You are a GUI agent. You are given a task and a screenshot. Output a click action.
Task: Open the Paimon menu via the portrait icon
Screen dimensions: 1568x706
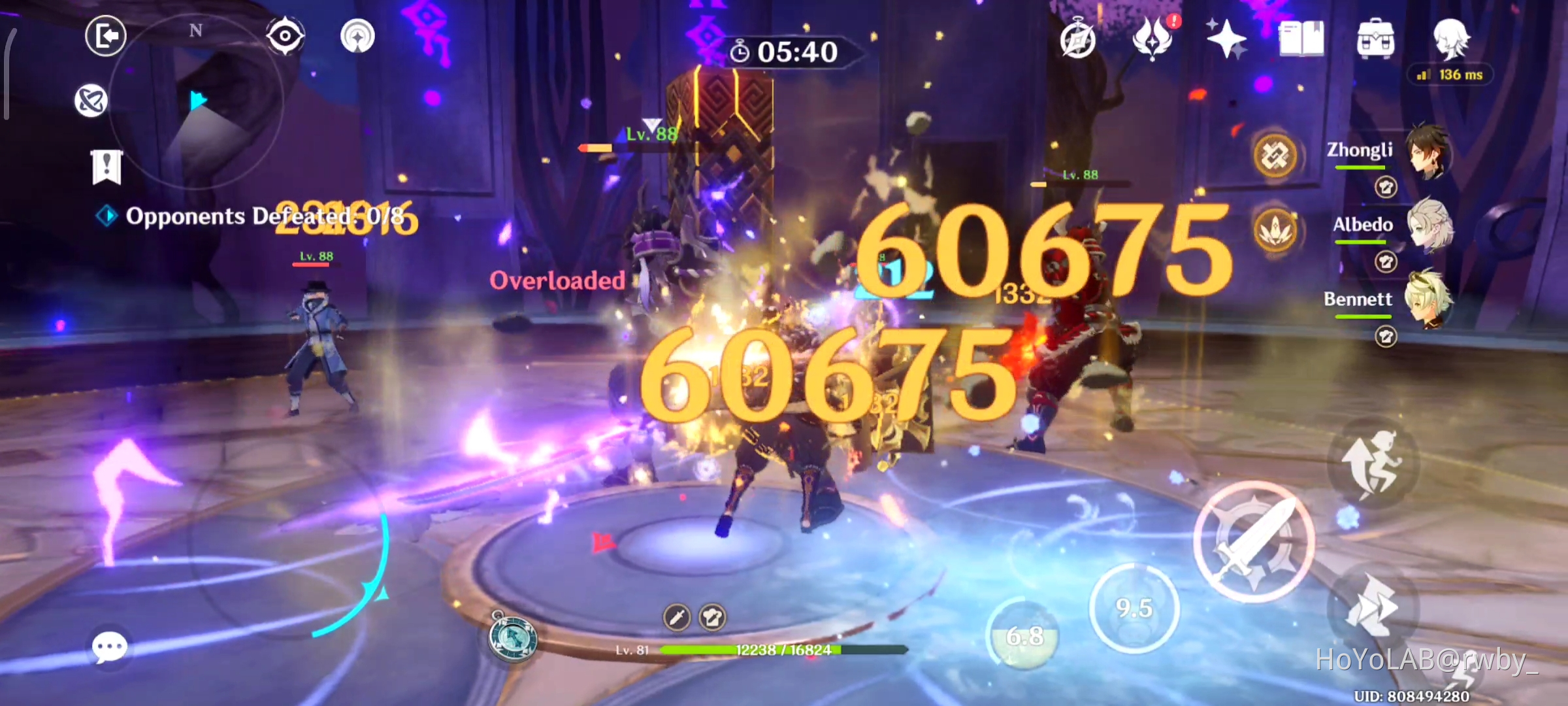(x=1450, y=39)
